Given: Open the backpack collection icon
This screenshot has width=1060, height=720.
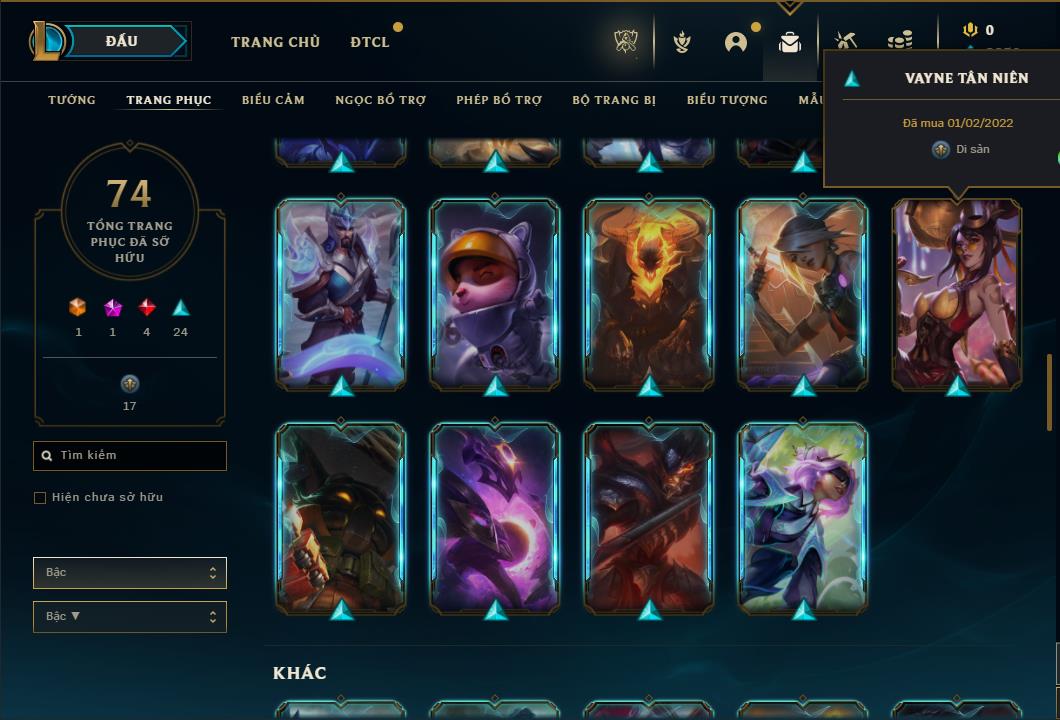Looking at the screenshot, I should click(790, 42).
